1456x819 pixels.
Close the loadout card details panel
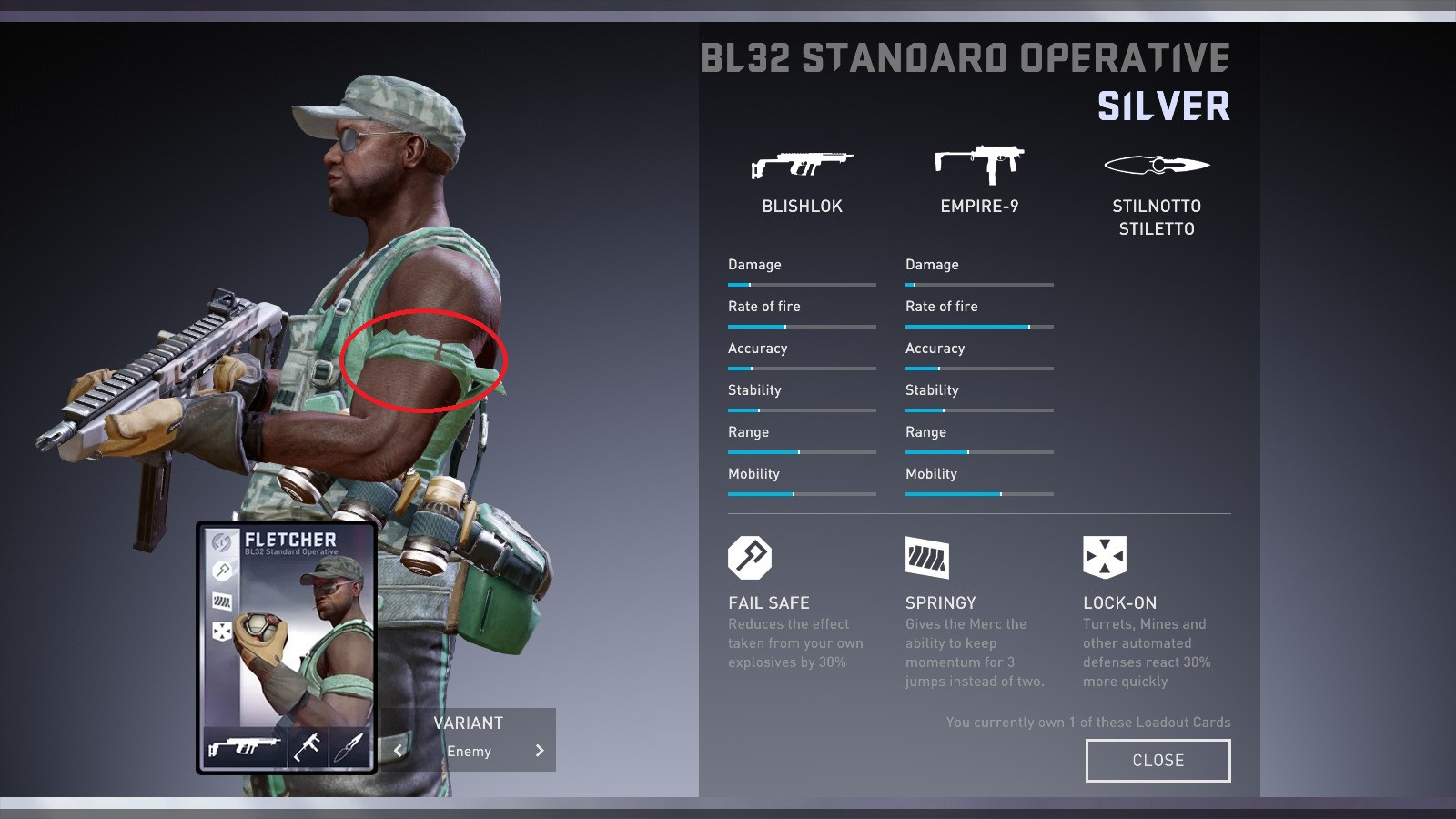(1158, 761)
